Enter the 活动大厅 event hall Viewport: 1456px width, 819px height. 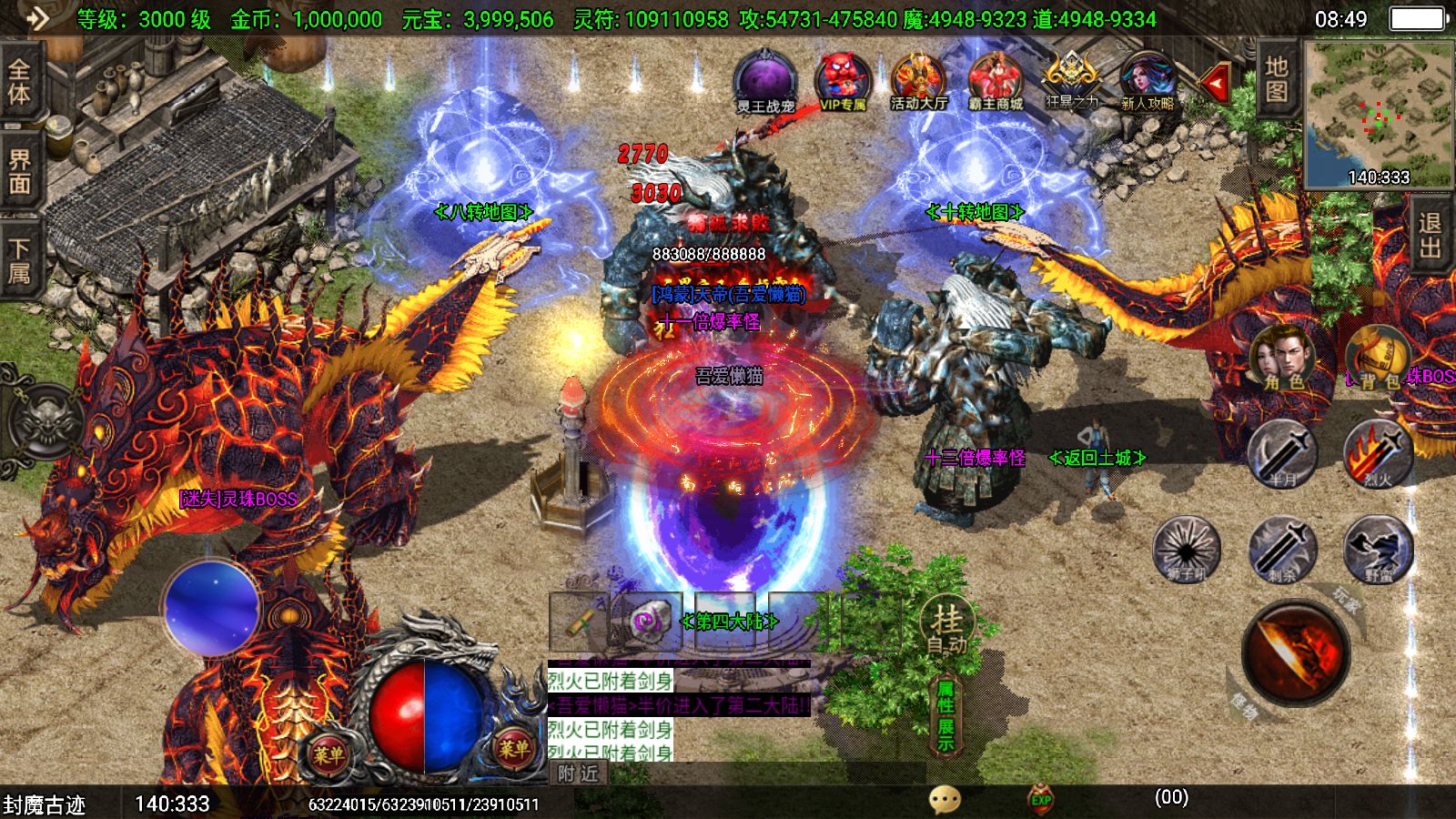click(x=918, y=80)
